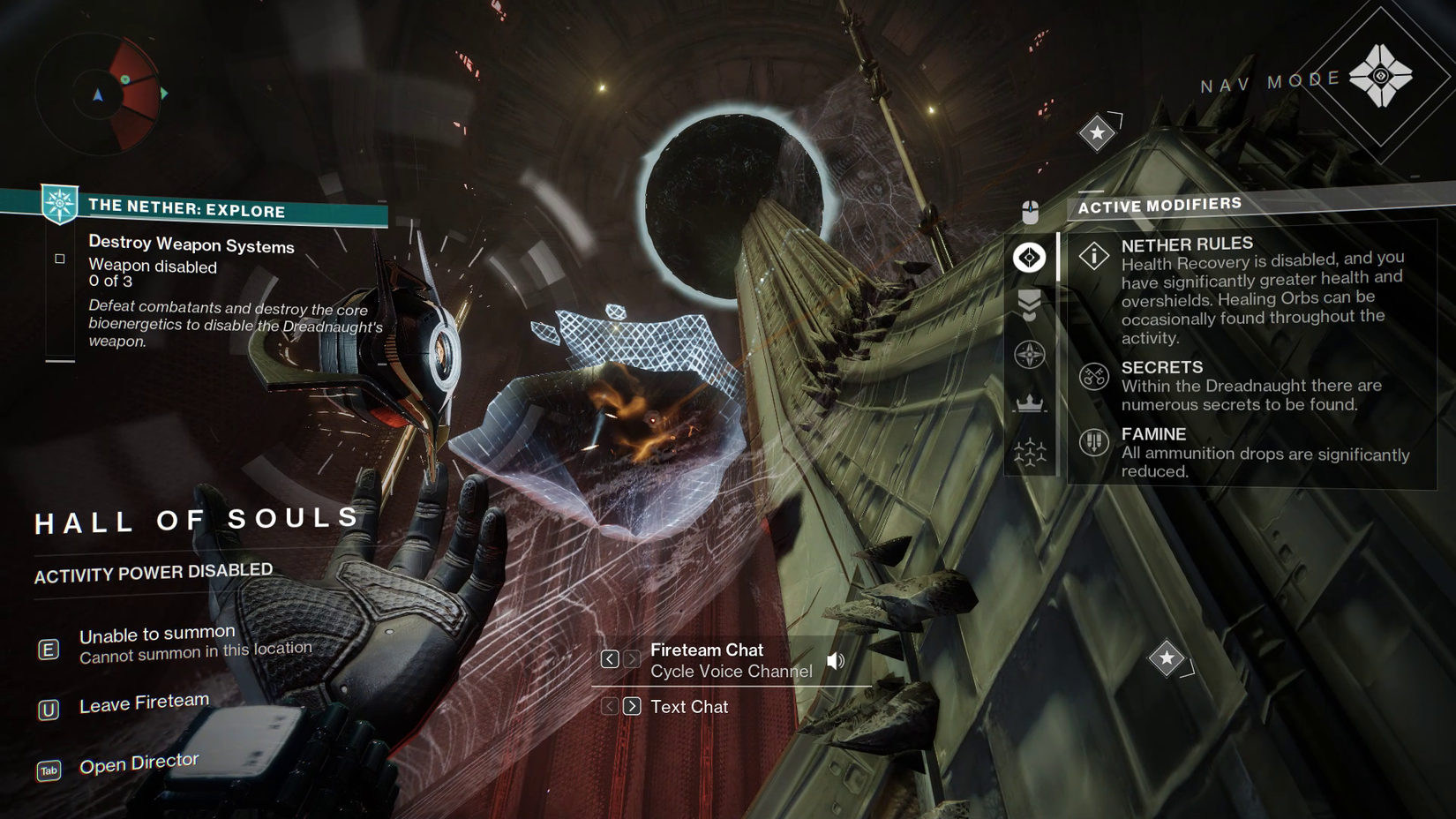Image resolution: width=1456 pixels, height=819 pixels.
Task: Open Text Chat using the right arrow
Action: (632, 706)
